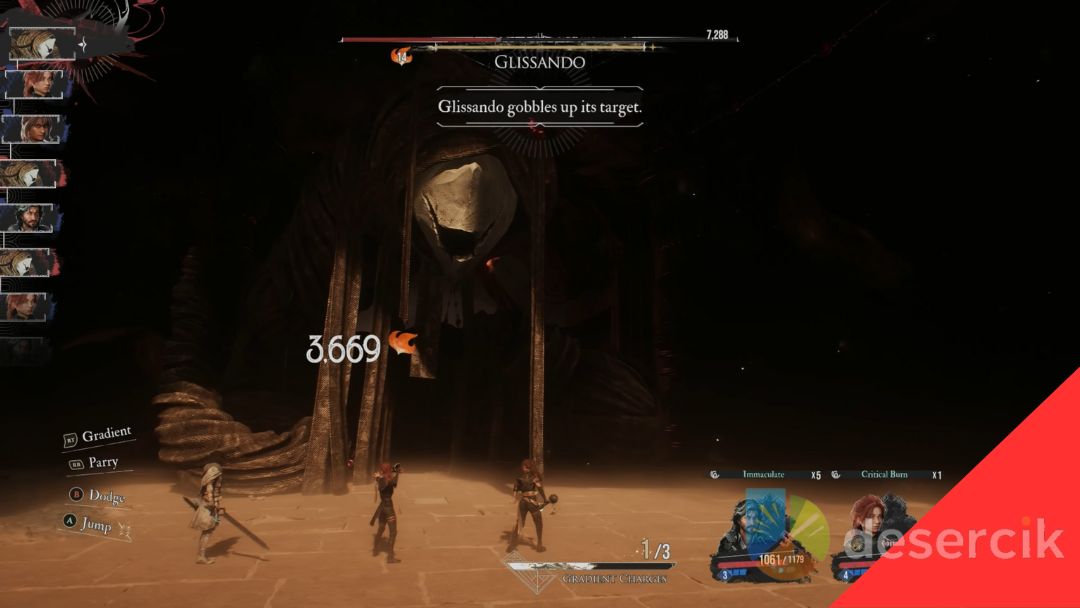Click the desercik watermark logo

(948, 541)
